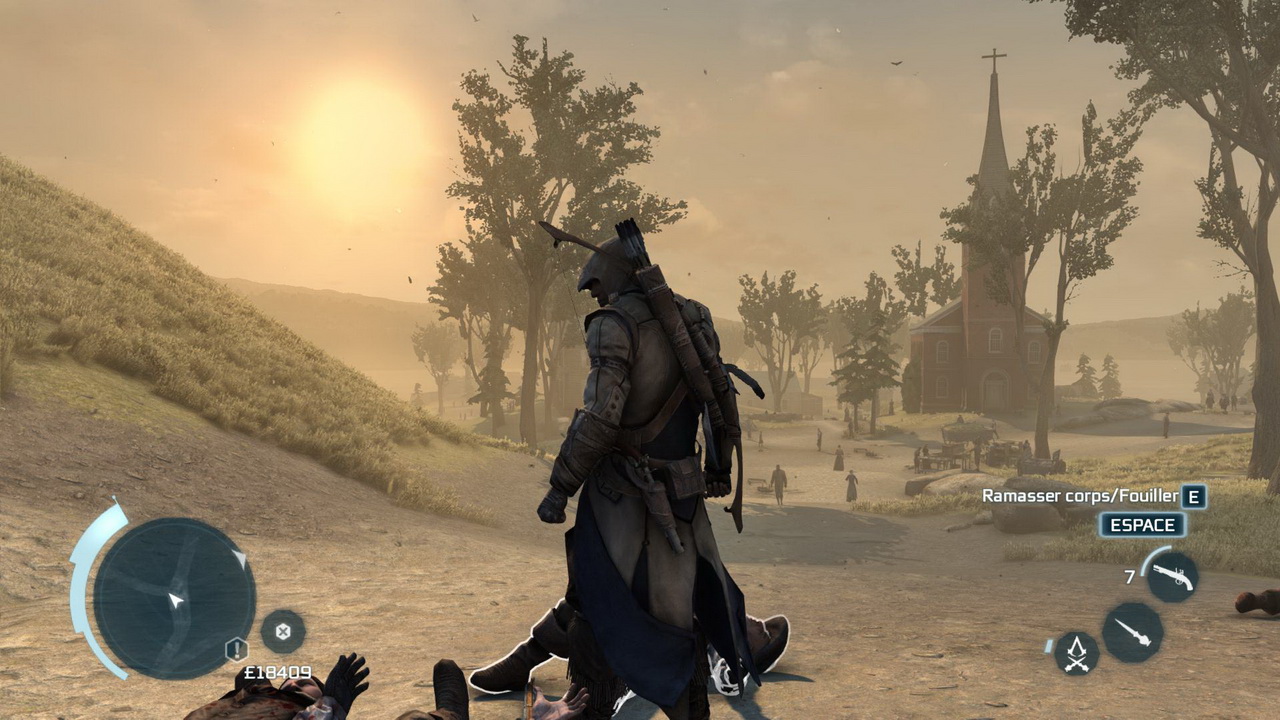Click the round X icon beside the minimap

(x=283, y=631)
